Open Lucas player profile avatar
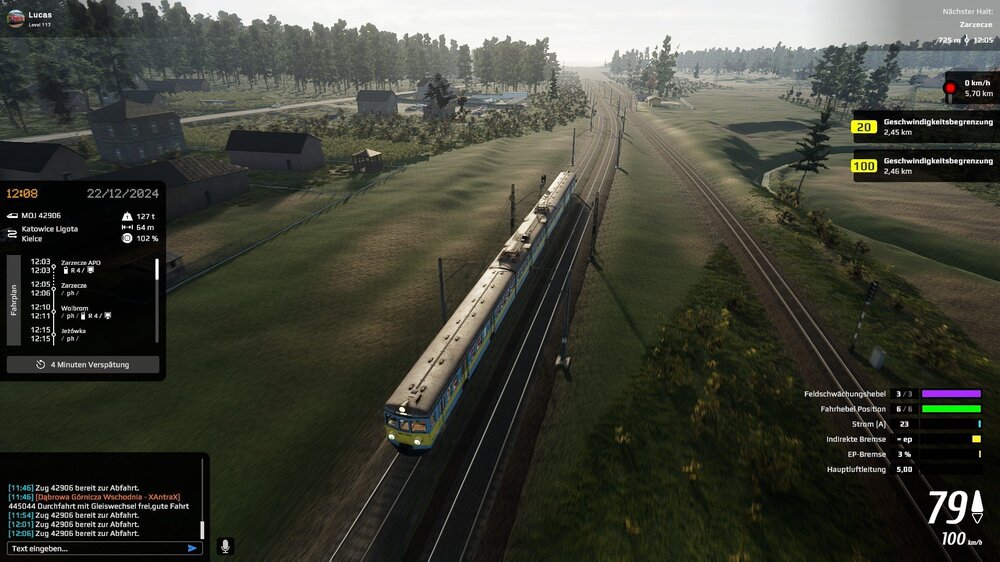 click(x=15, y=18)
